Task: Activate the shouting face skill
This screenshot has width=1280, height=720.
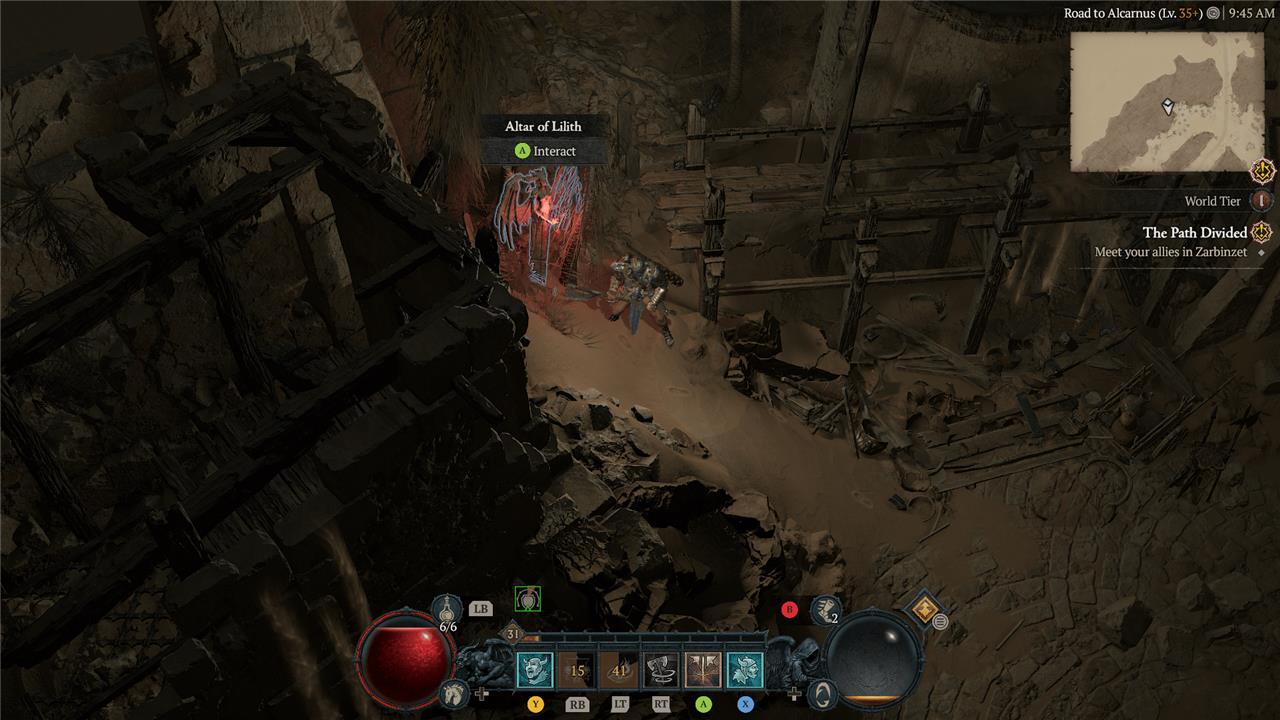Action: [x=535, y=670]
